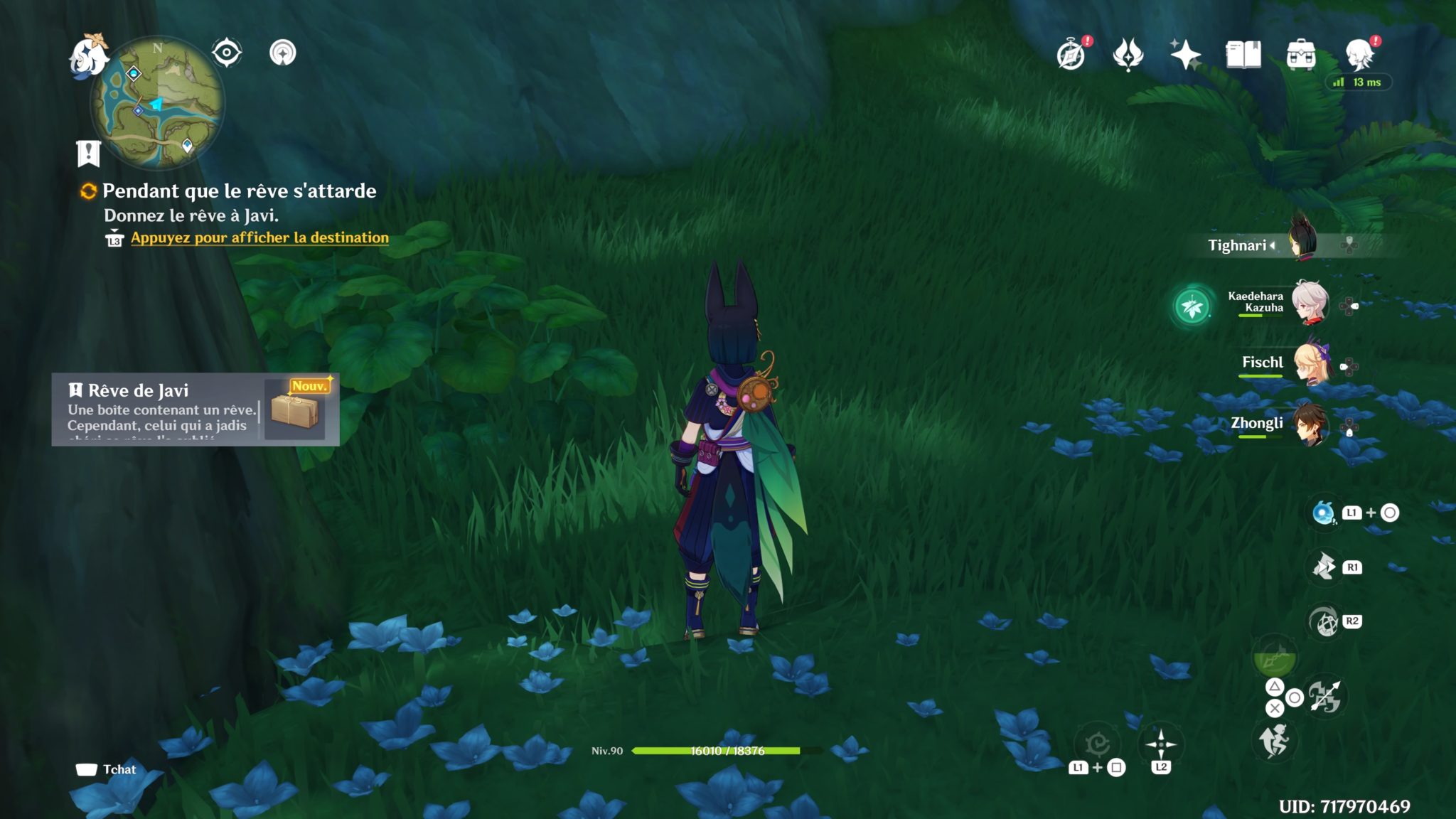Open the Paimon menu icon

pyautogui.click(x=88, y=55)
